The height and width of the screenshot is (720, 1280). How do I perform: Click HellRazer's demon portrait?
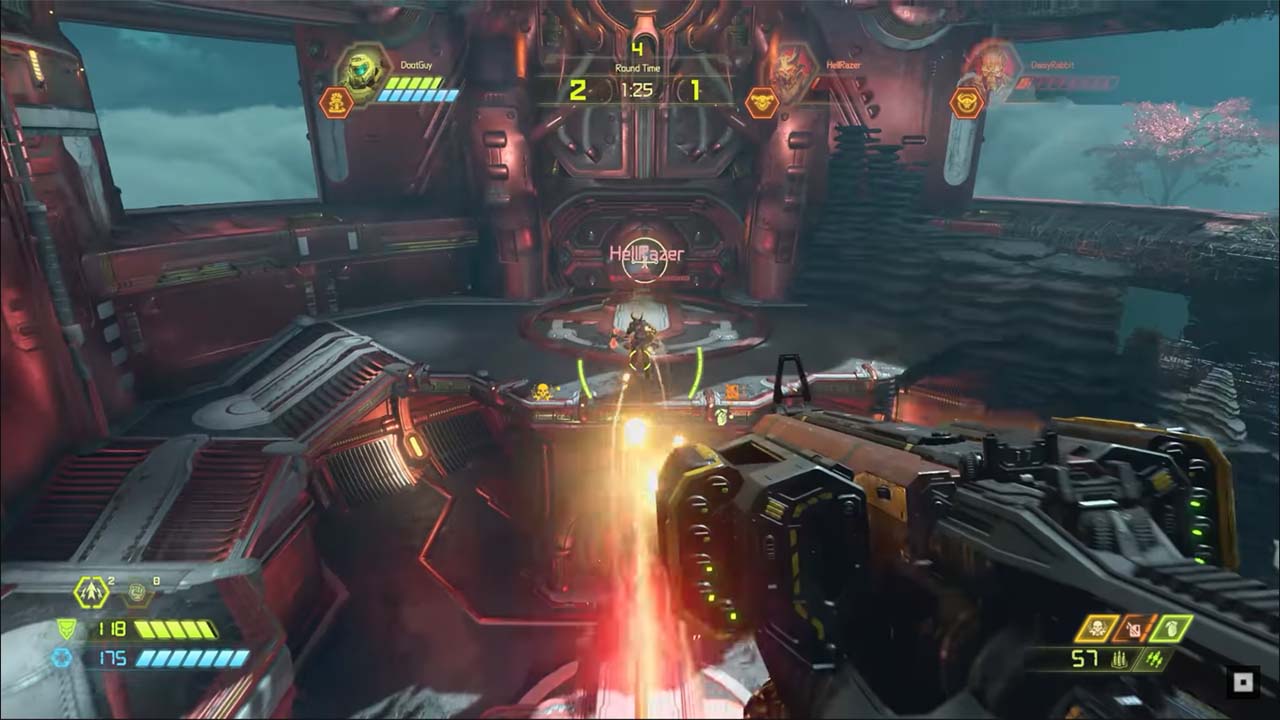tap(791, 70)
